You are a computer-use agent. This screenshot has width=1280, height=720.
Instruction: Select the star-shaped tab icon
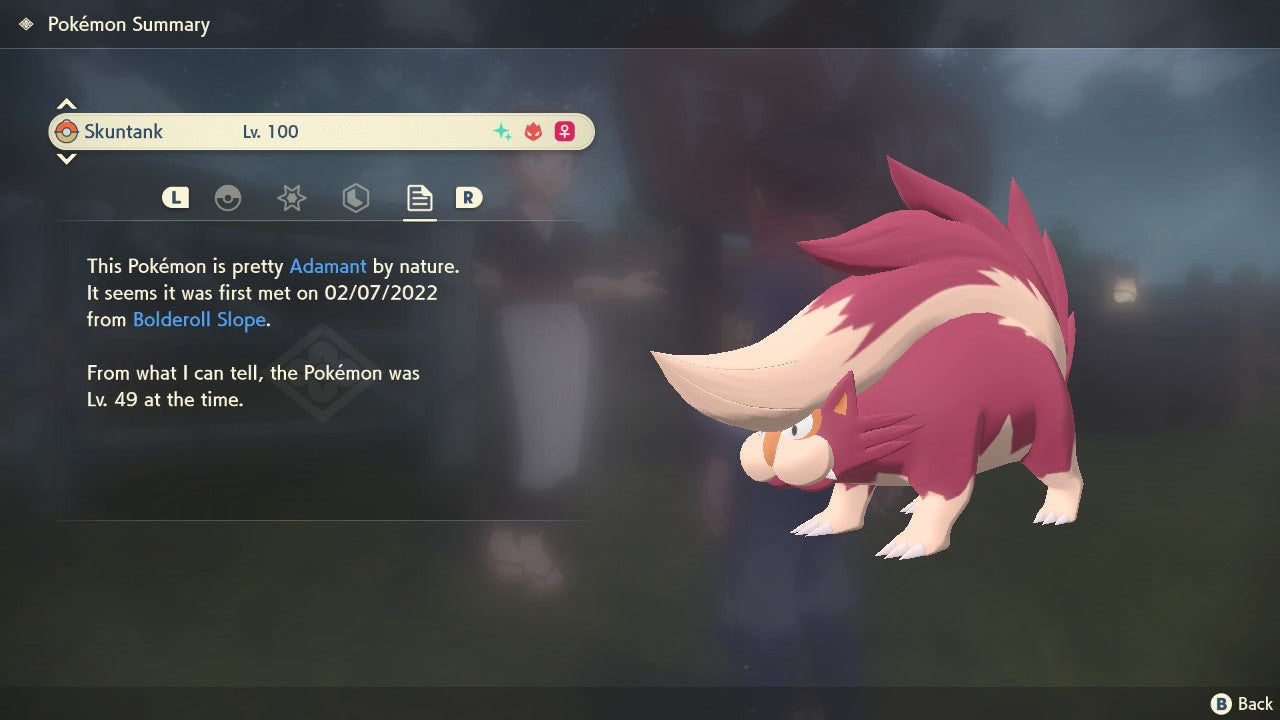pos(291,198)
